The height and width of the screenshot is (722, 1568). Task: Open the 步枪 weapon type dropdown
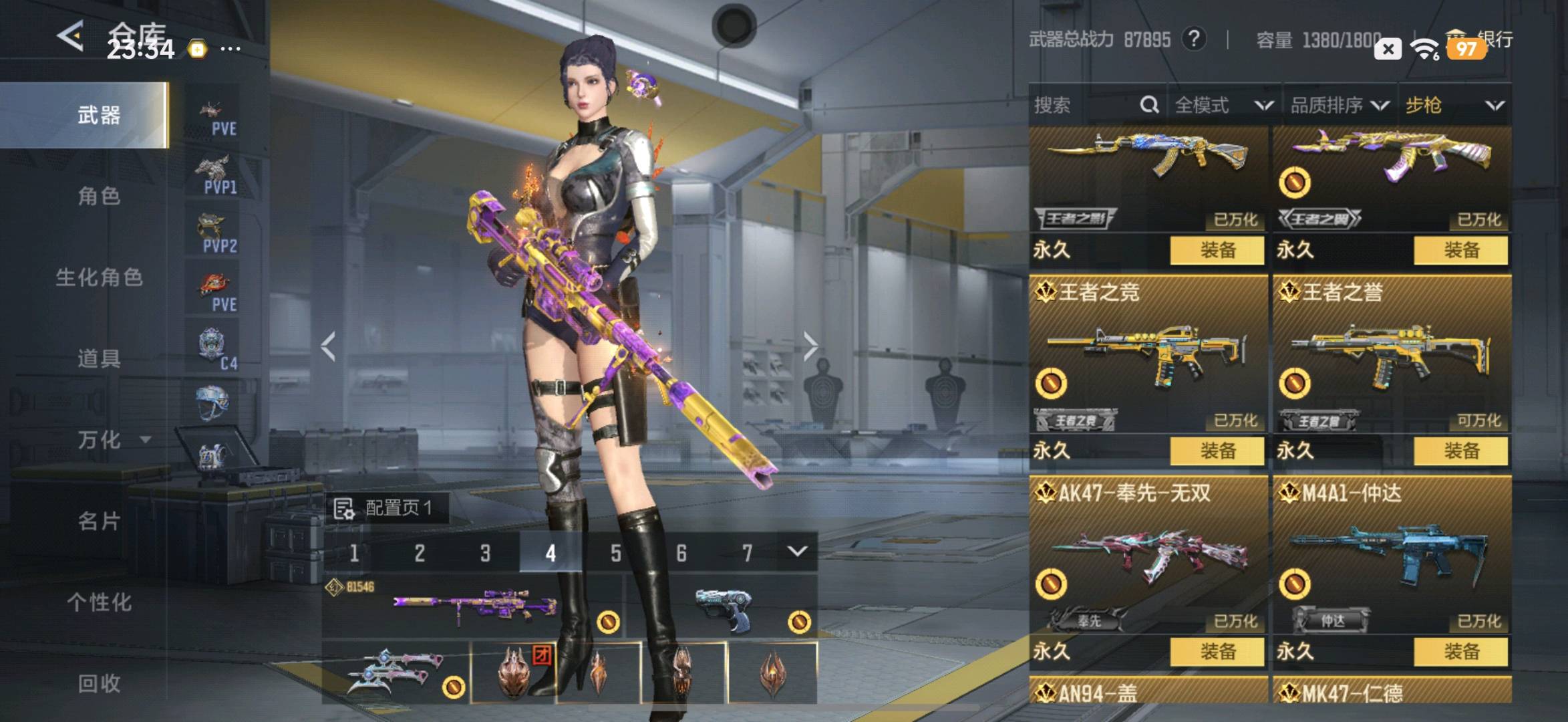(1454, 105)
